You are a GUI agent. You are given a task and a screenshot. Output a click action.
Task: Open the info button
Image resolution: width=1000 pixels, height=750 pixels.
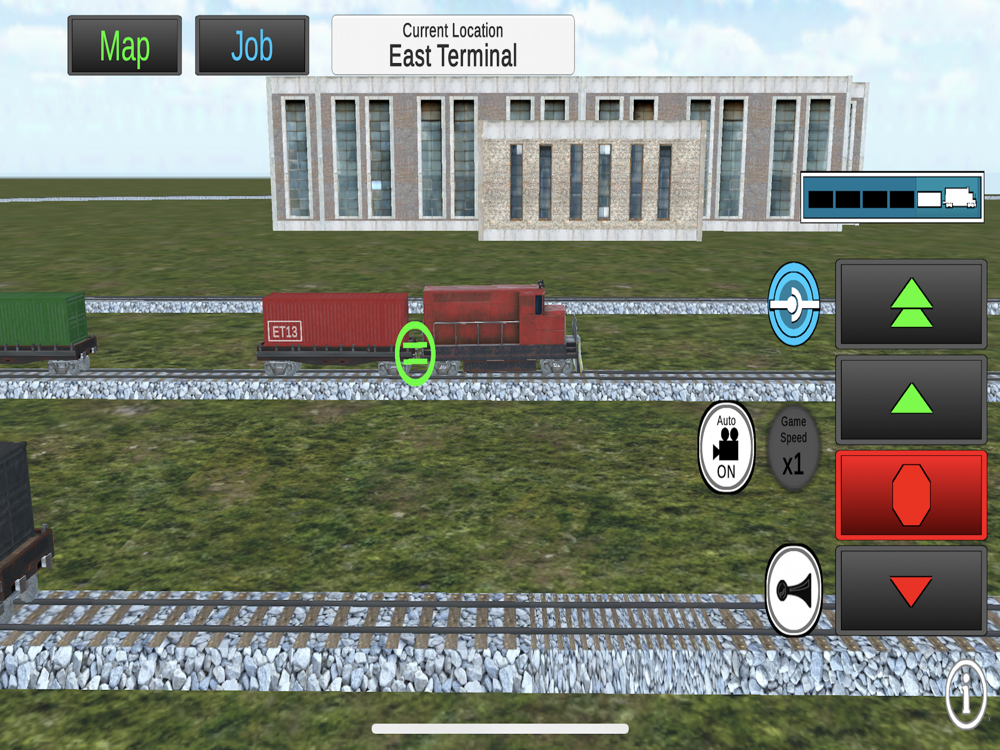click(x=966, y=696)
